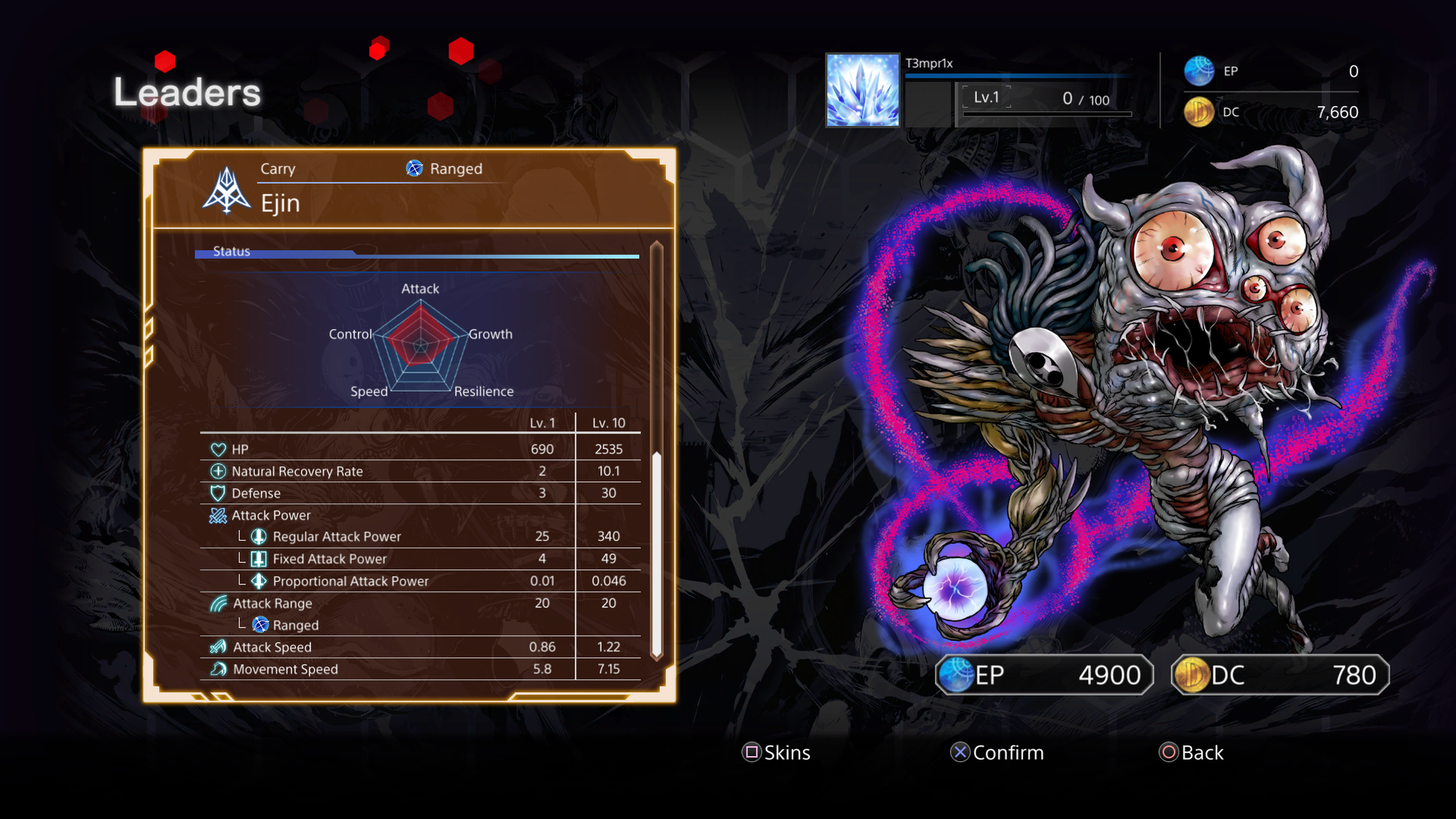The height and width of the screenshot is (819, 1456).
Task: Expand the Attack Range entry
Action: tap(273, 603)
